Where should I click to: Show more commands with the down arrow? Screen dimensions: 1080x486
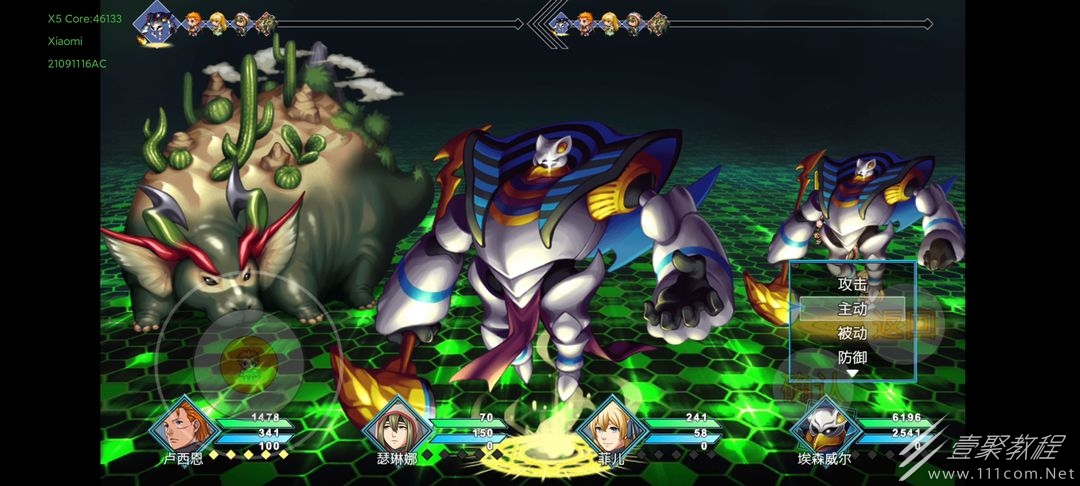[x=852, y=374]
